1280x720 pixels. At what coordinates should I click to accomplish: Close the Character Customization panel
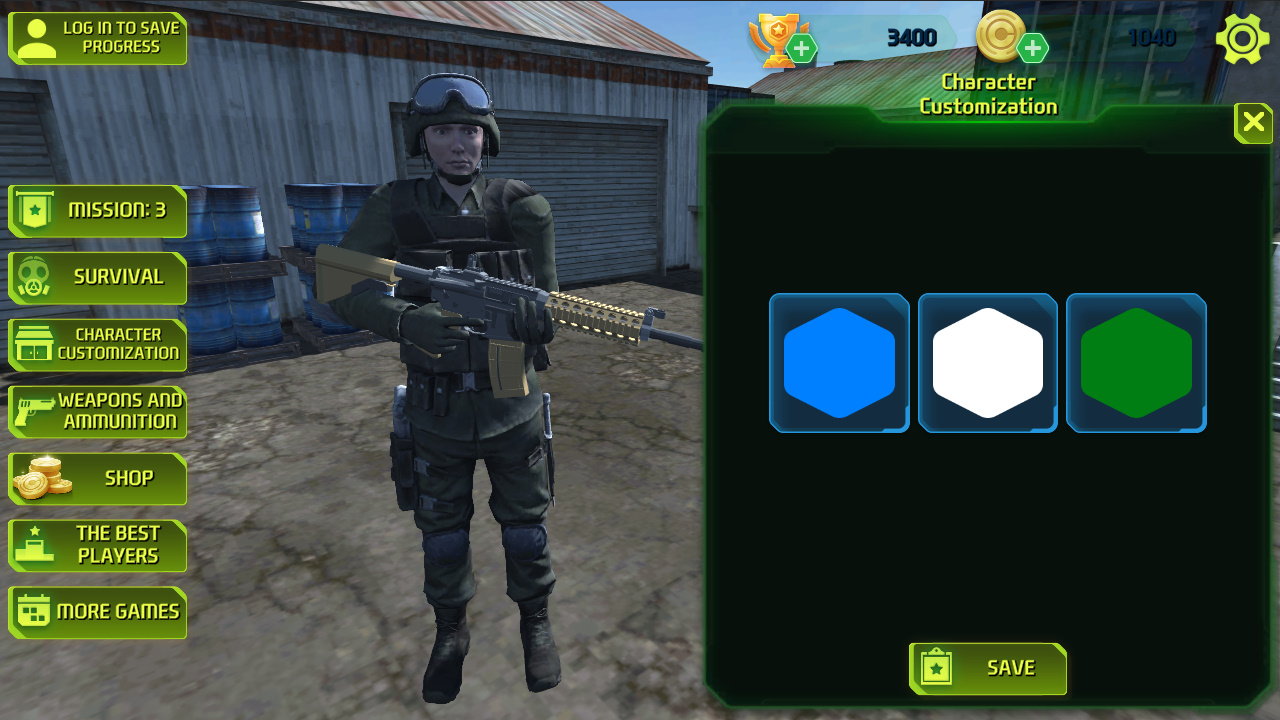[1252, 123]
